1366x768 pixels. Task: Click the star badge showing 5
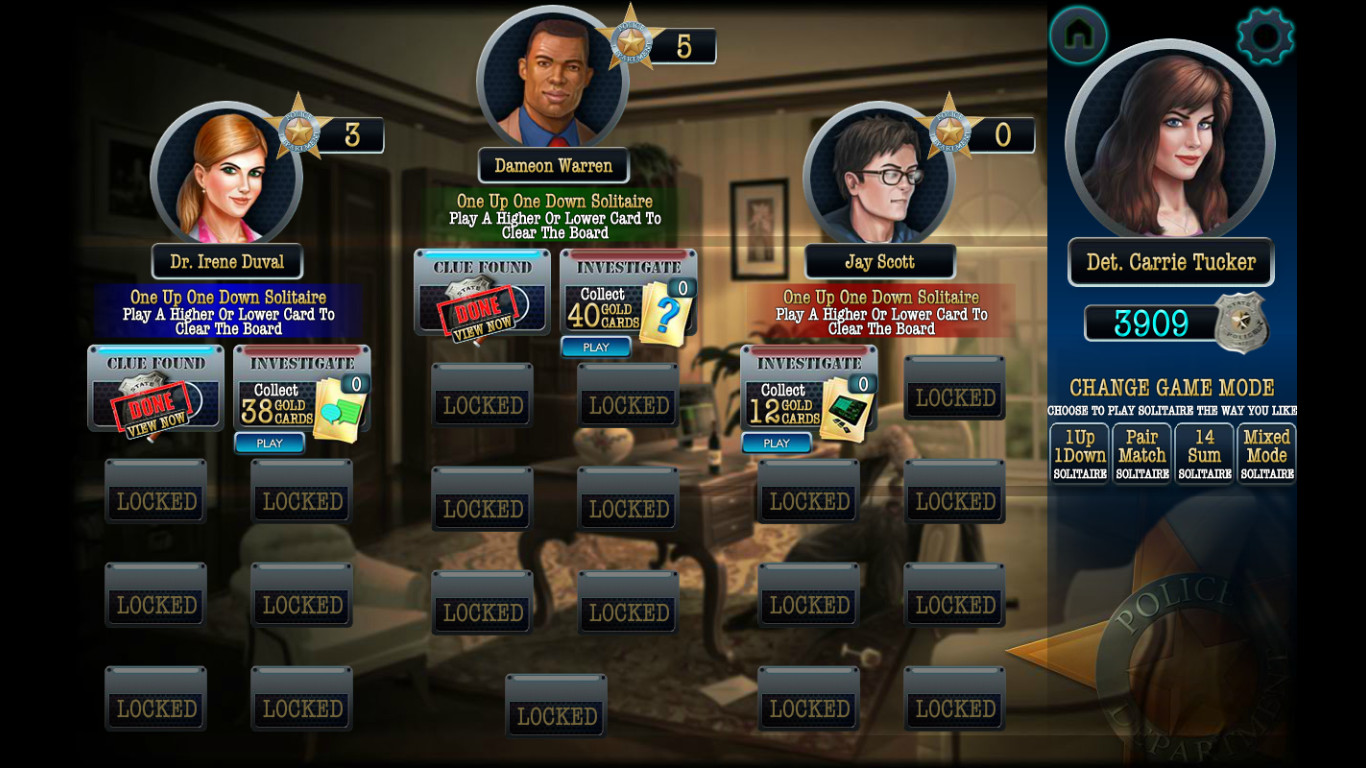[631, 42]
